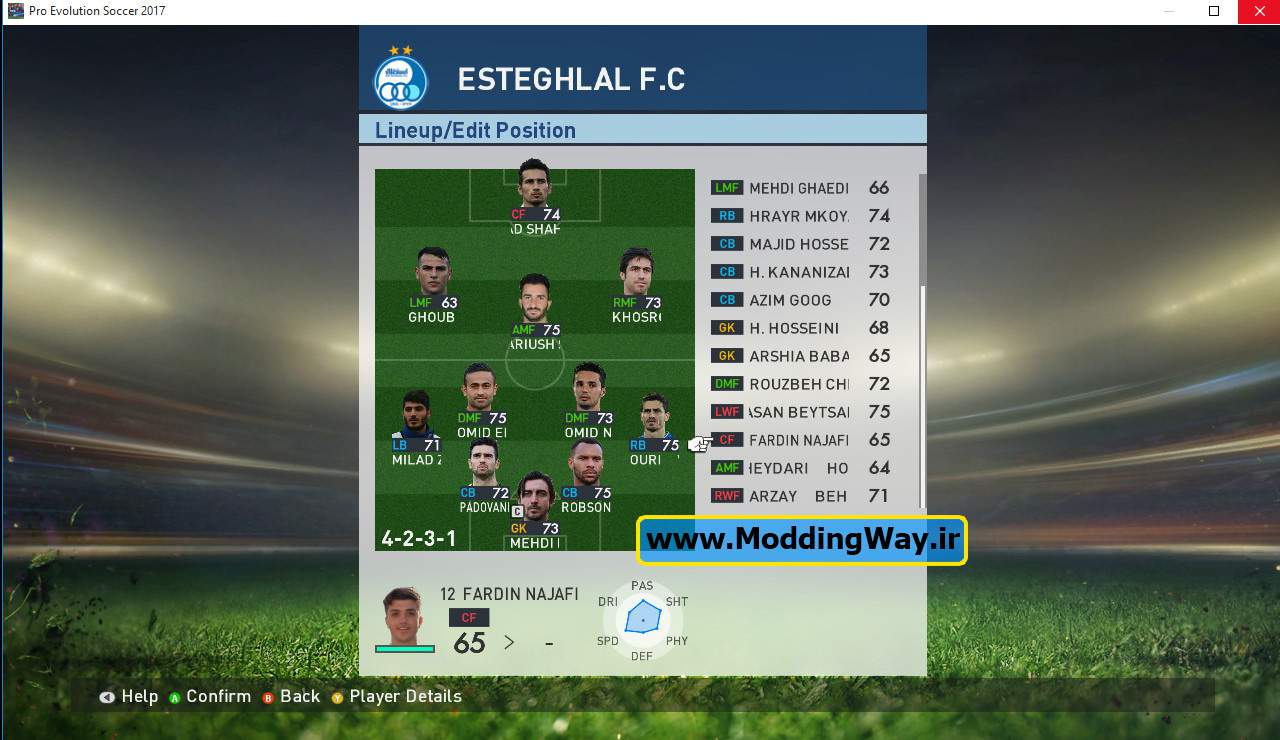The height and width of the screenshot is (740, 1280).
Task: Pick the Arzay RWF row rated 71
Action: click(798, 496)
